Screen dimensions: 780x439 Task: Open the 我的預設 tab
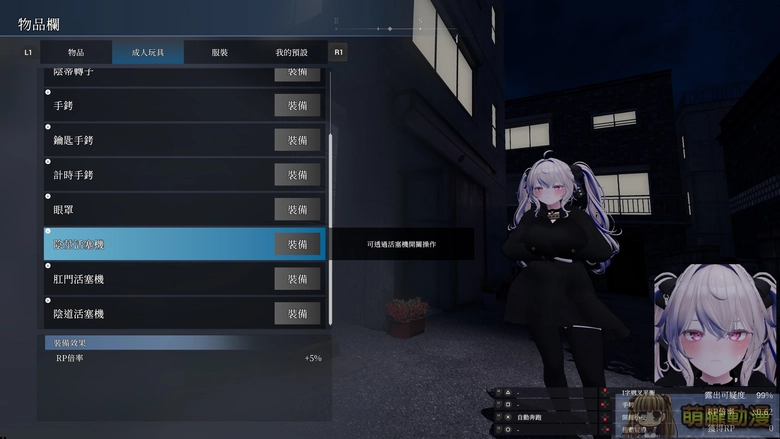tap(291, 52)
